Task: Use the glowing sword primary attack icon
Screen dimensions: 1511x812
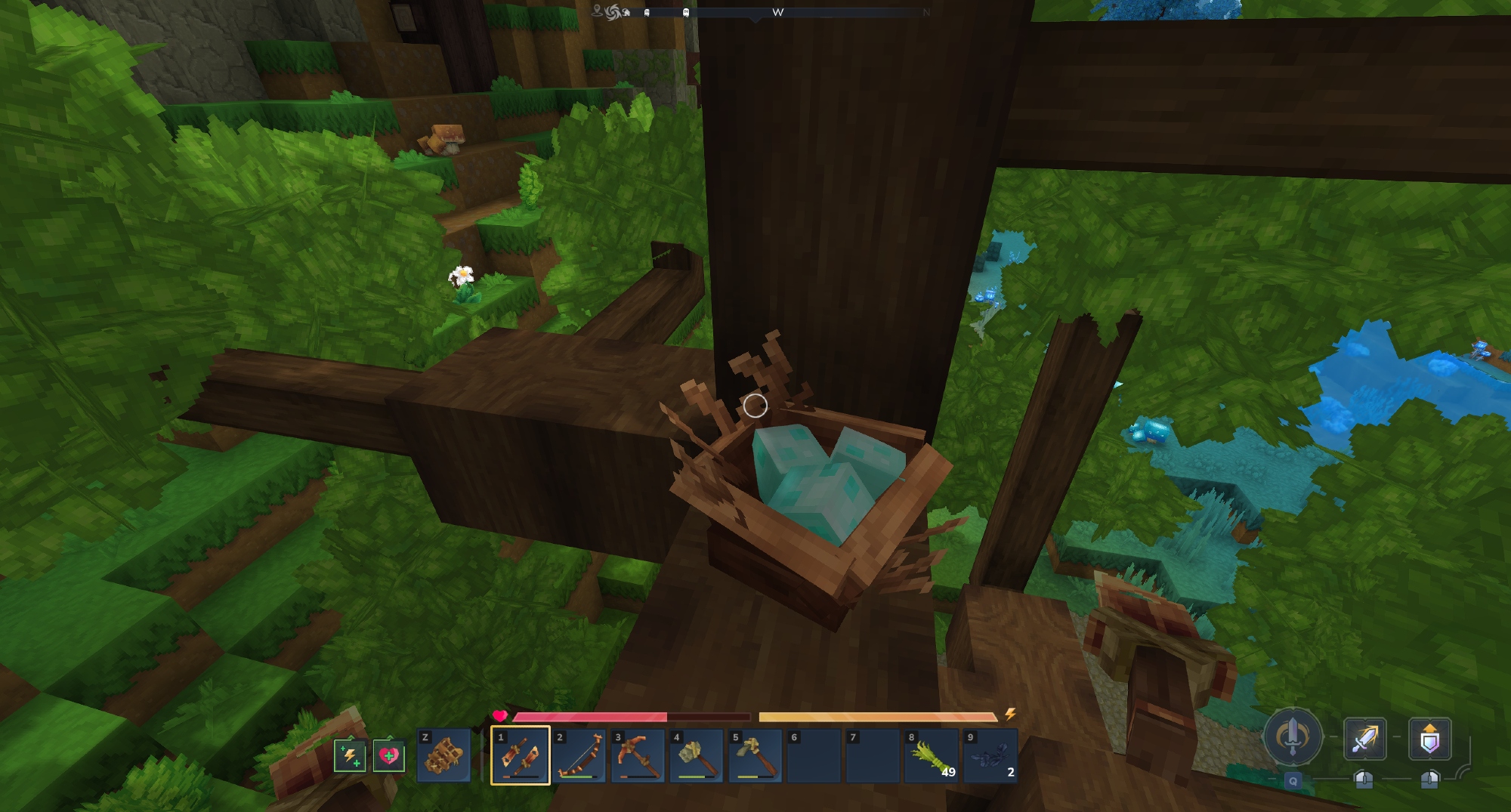Action: [1364, 738]
